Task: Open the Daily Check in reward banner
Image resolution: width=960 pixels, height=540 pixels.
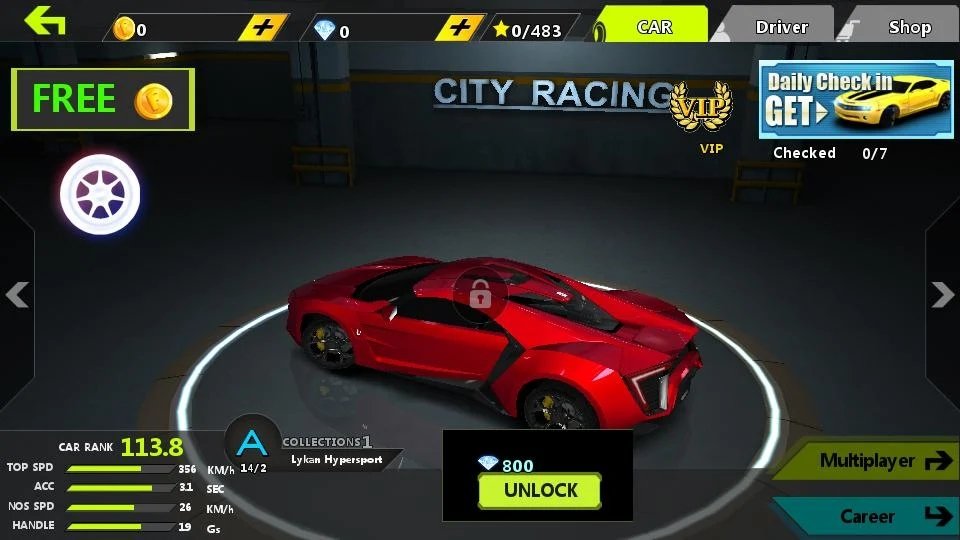Action: pyautogui.click(x=856, y=99)
